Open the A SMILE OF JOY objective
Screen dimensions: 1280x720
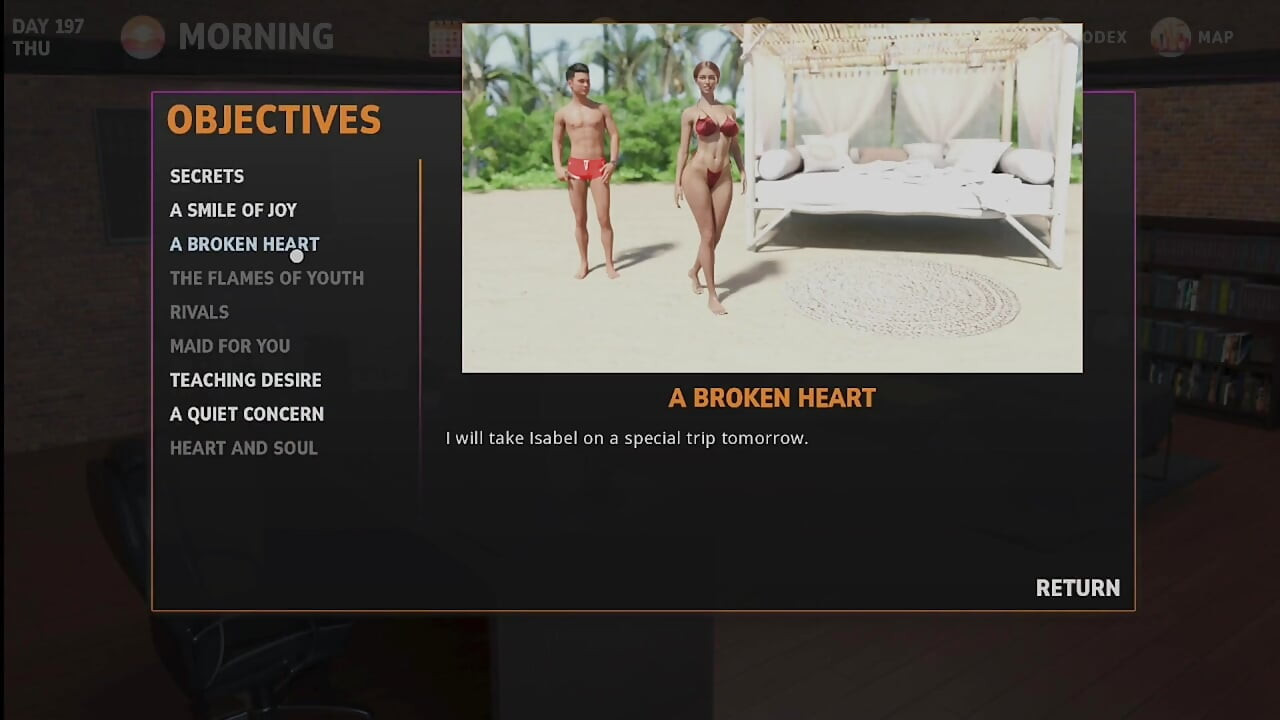[x=233, y=210]
